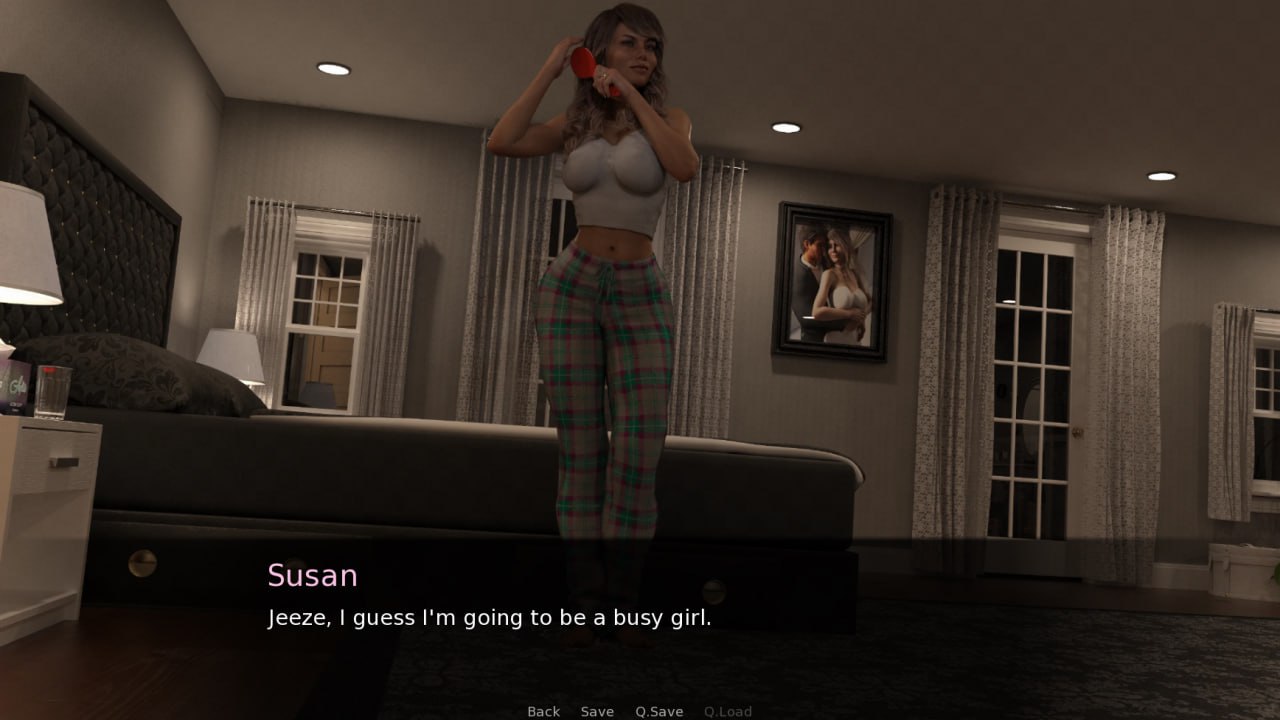1280x720 pixels.
Task: Click Susan's name label
Action: pos(311,575)
